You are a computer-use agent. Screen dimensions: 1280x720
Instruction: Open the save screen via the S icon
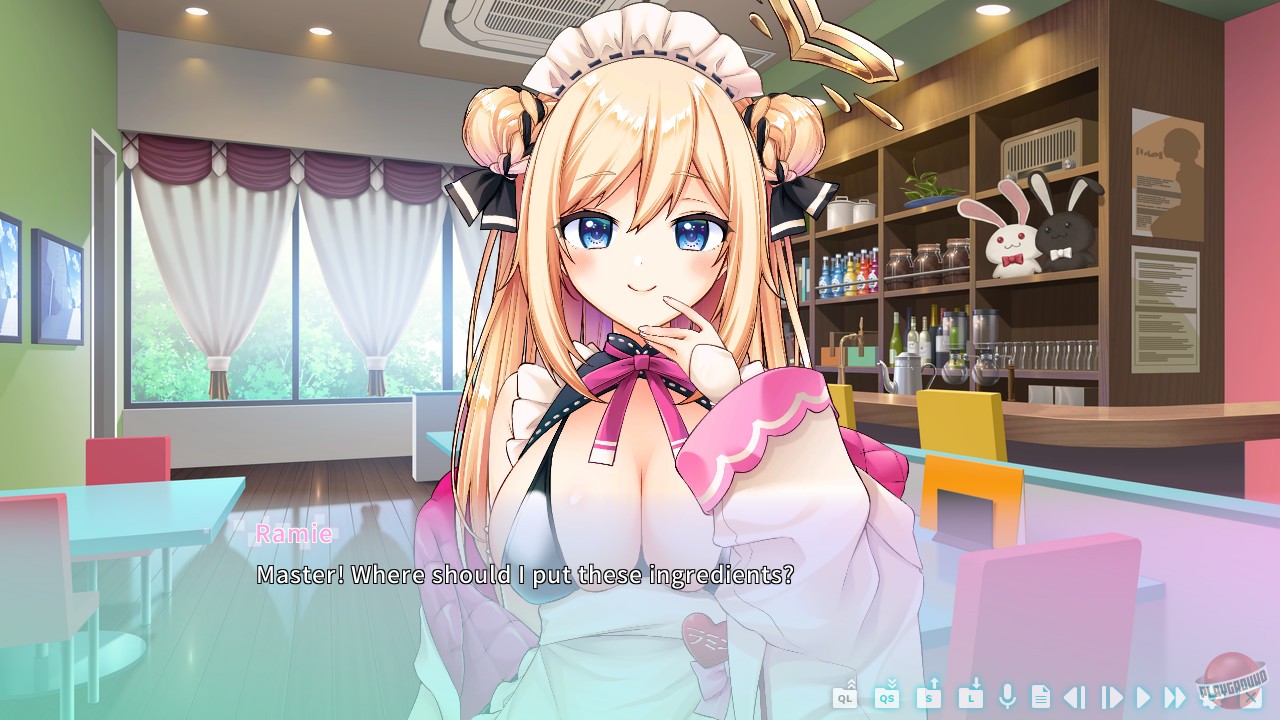pos(931,696)
